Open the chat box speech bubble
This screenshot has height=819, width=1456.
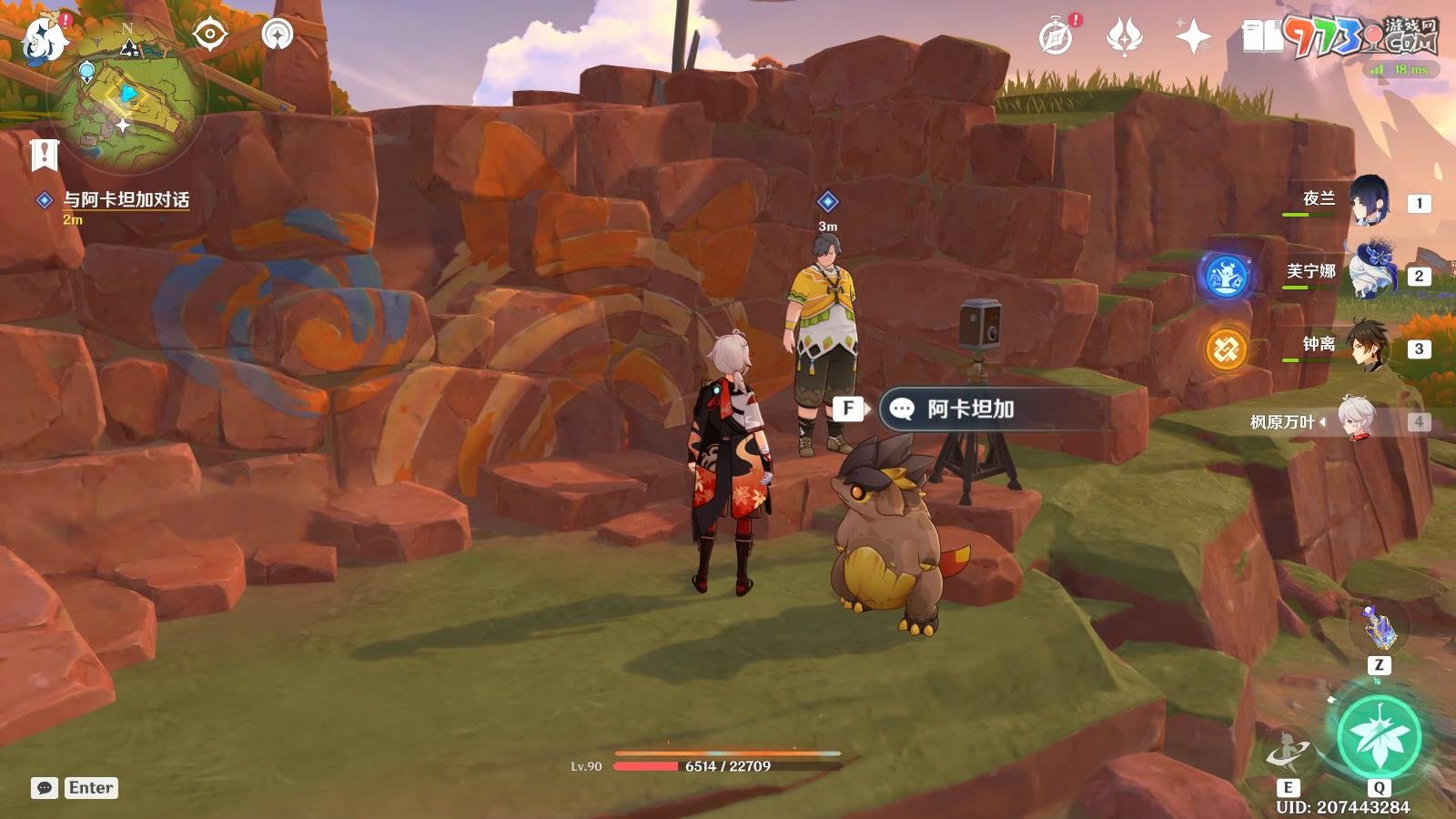click(44, 788)
